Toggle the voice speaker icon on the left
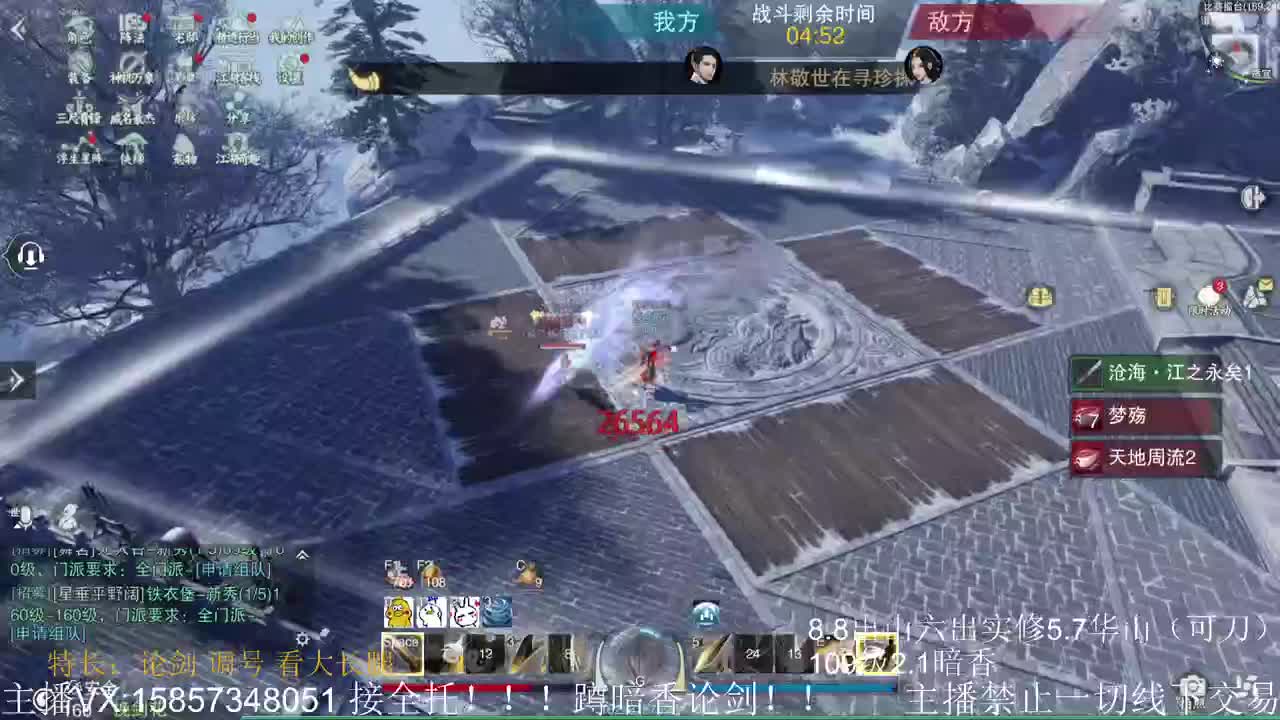1280x720 pixels. pyautogui.click(x=29, y=257)
